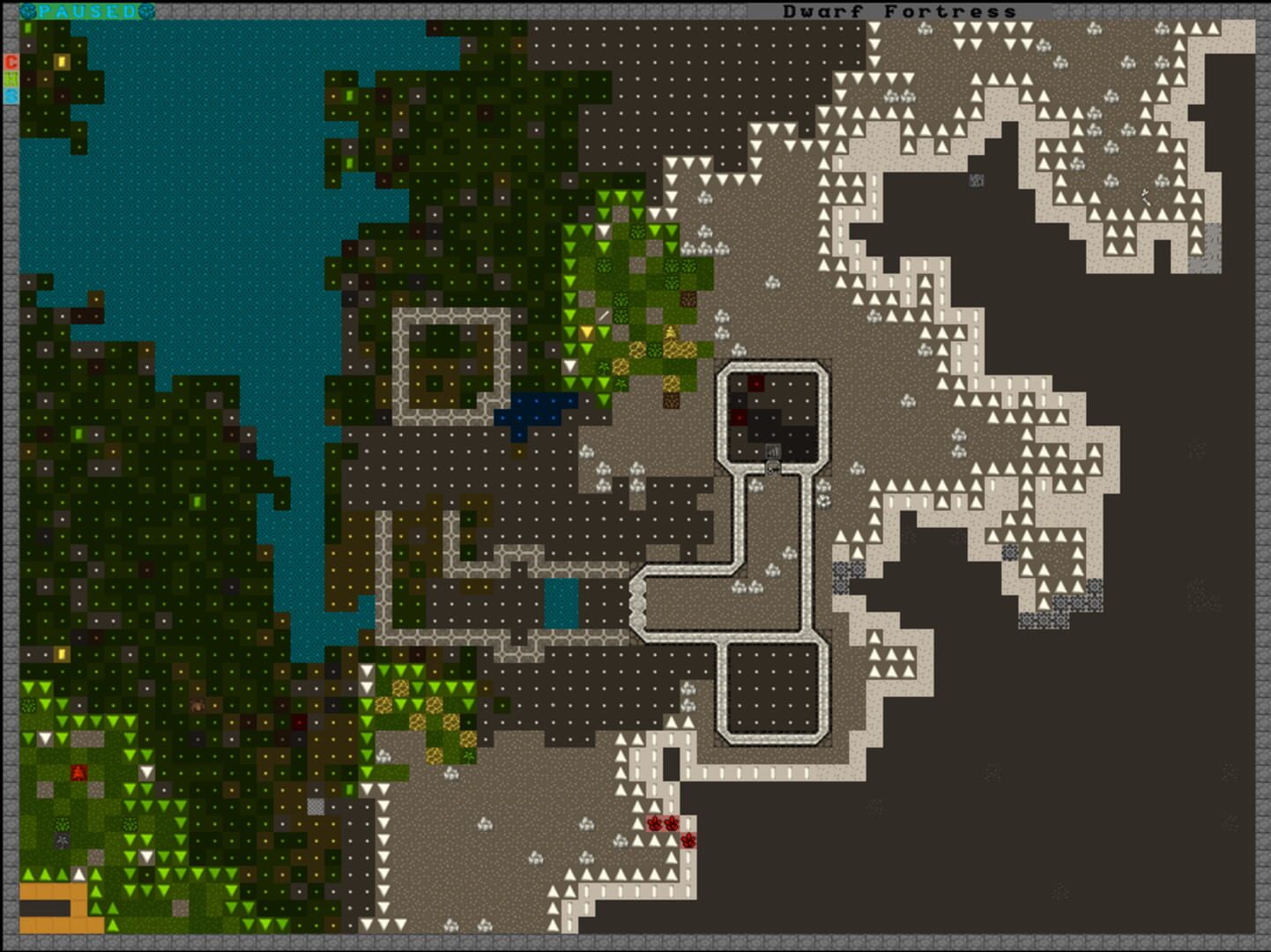The width and height of the screenshot is (1271, 952).
Task: Toggle the door at the compound's south entrance
Action: click(x=773, y=468)
